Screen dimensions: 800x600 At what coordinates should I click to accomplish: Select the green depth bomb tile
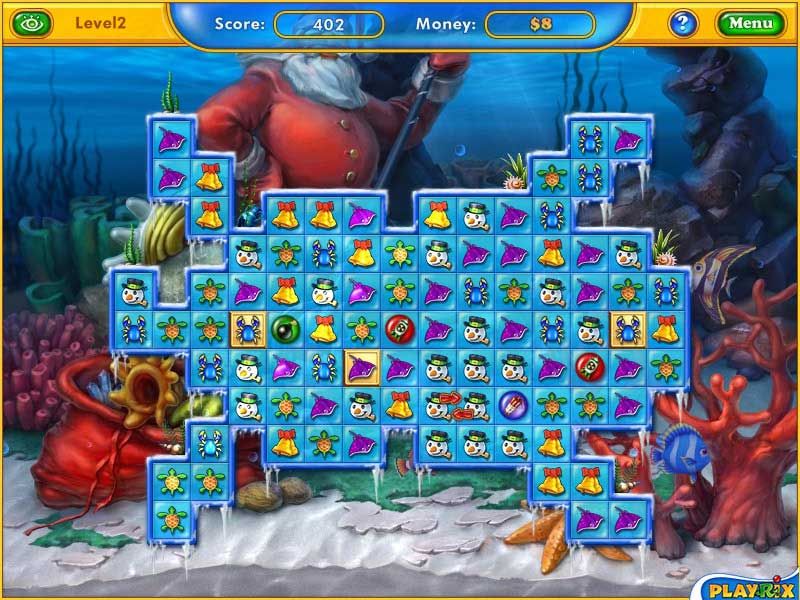pos(285,328)
